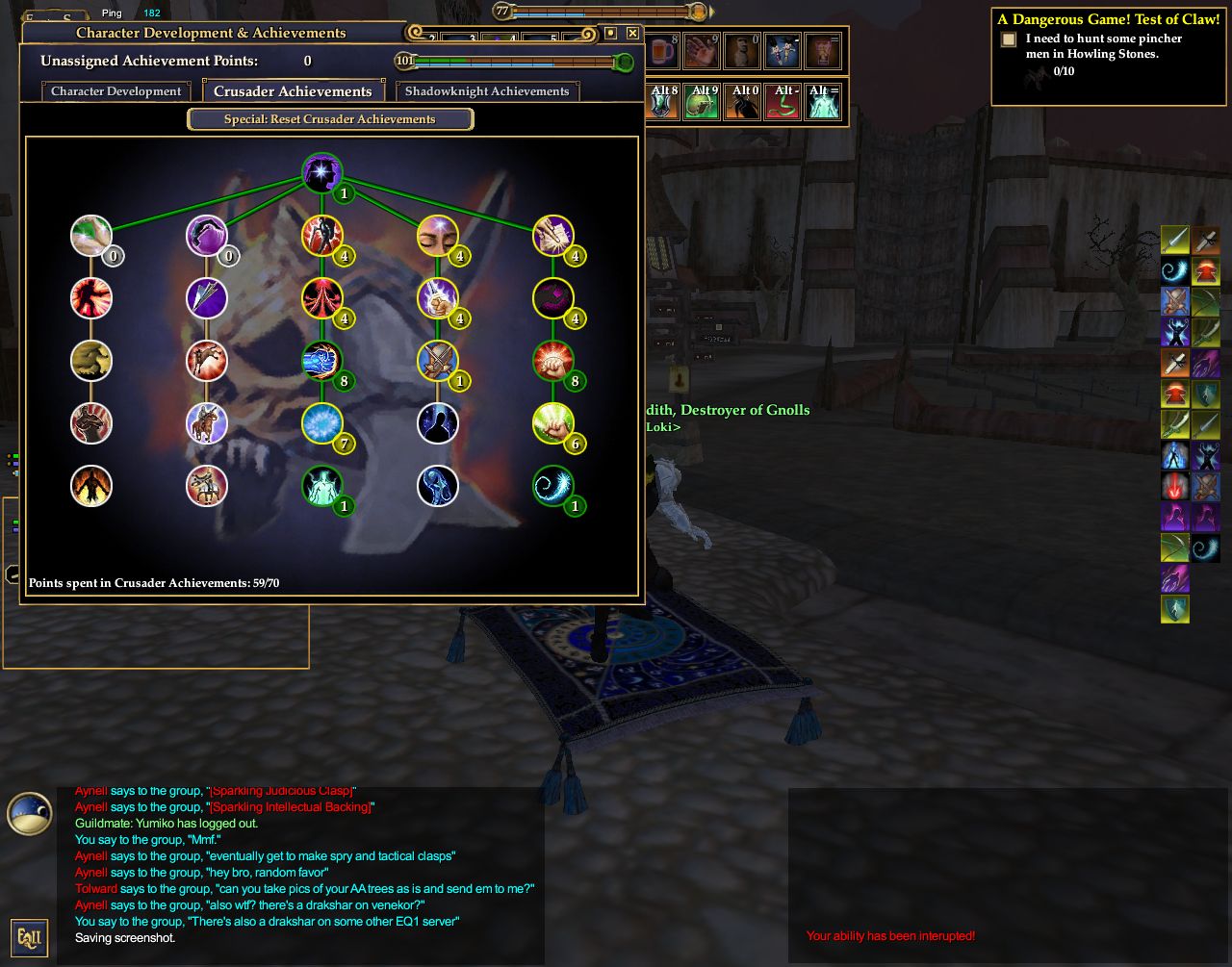This screenshot has height=967, width=1232.
Task: Click the Easter Island statue head hotbar slot
Action: [x=742, y=51]
